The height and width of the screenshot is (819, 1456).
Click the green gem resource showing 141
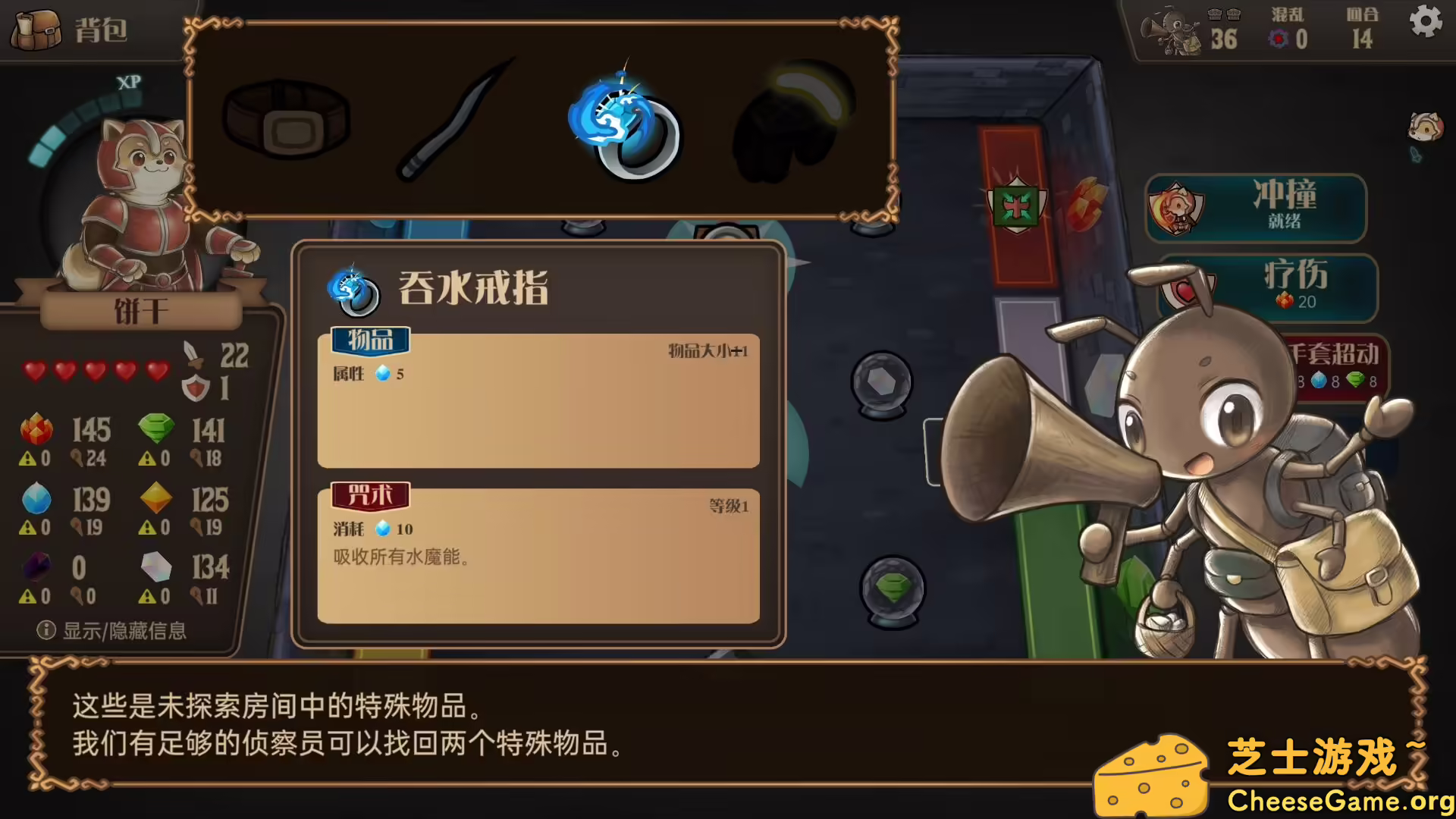pos(186,430)
